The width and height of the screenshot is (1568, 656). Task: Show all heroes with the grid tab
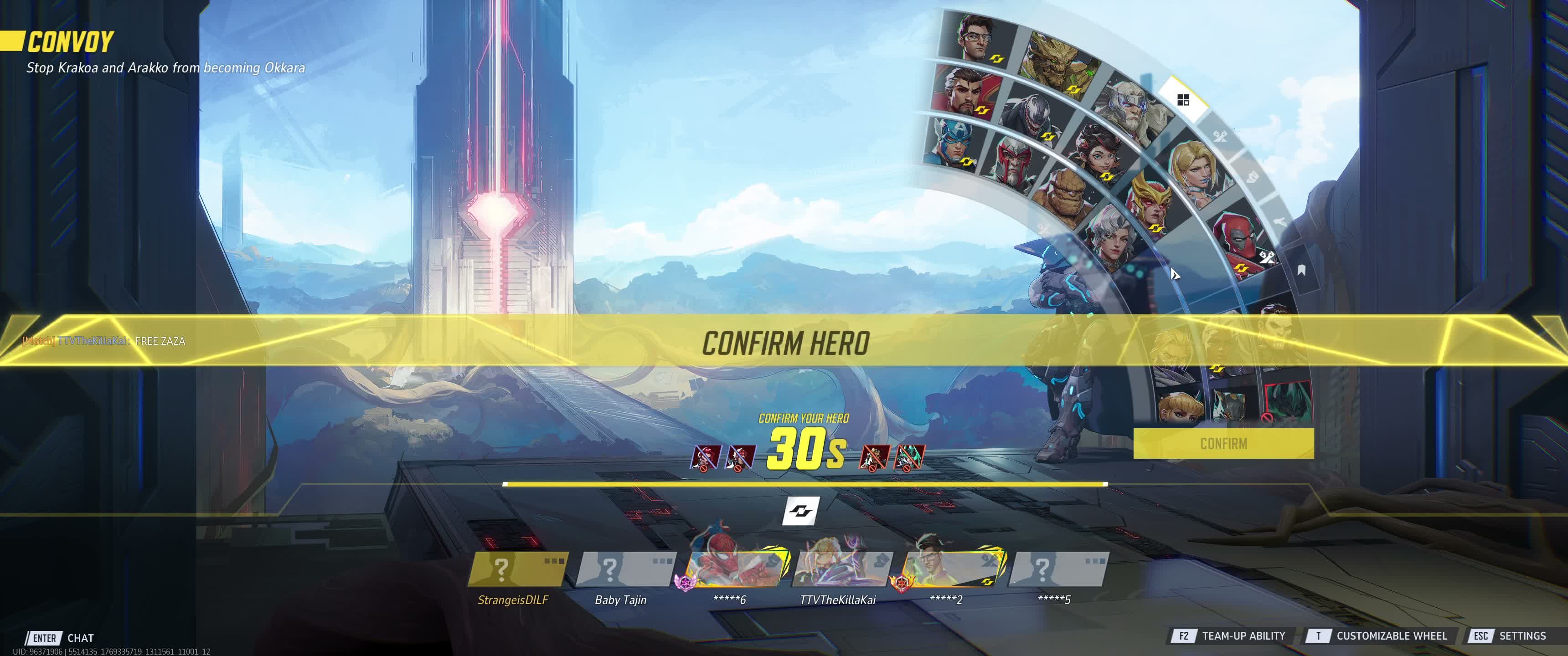click(1183, 100)
